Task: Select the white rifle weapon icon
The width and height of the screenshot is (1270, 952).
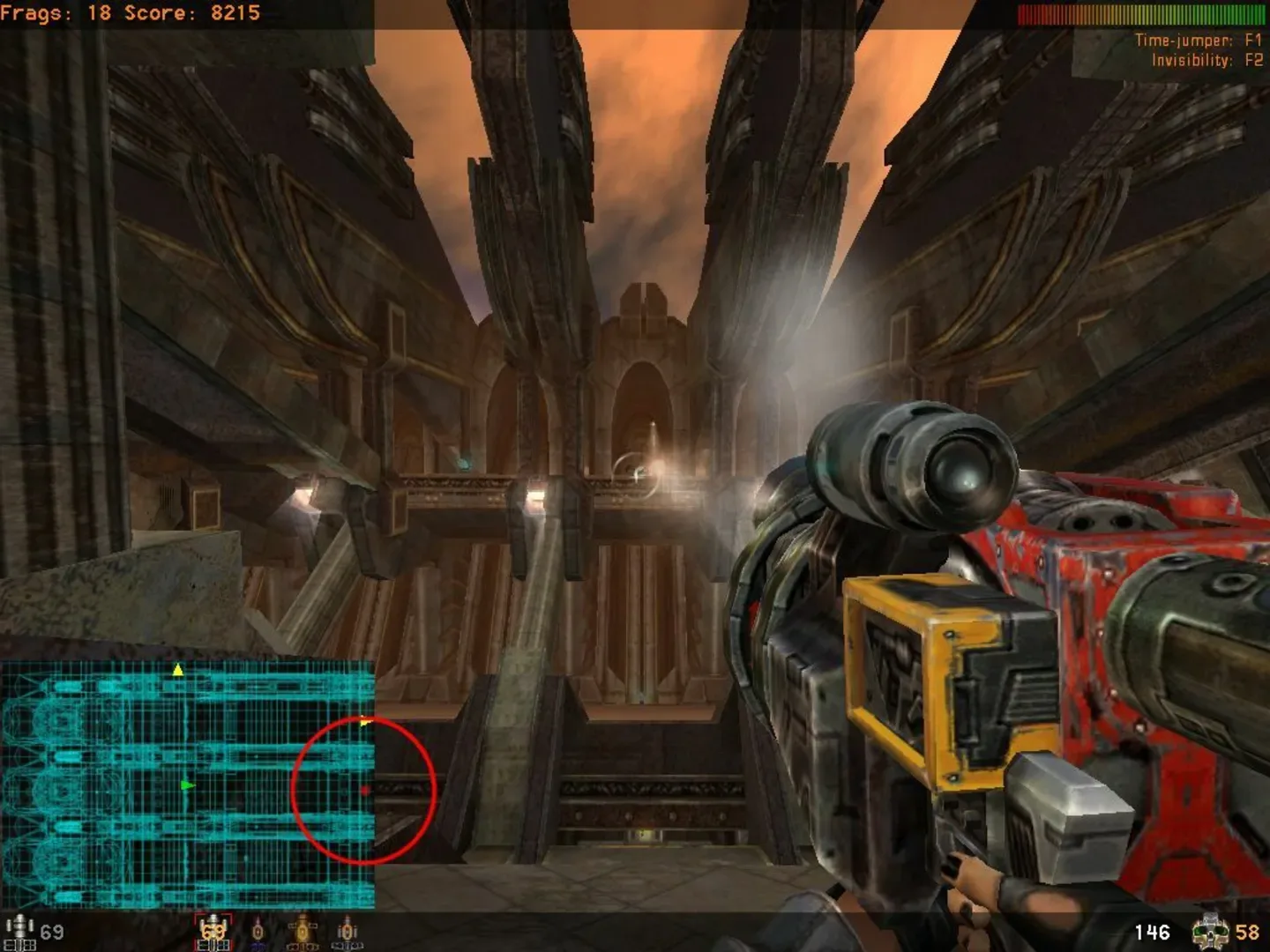Action: point(344,933)
